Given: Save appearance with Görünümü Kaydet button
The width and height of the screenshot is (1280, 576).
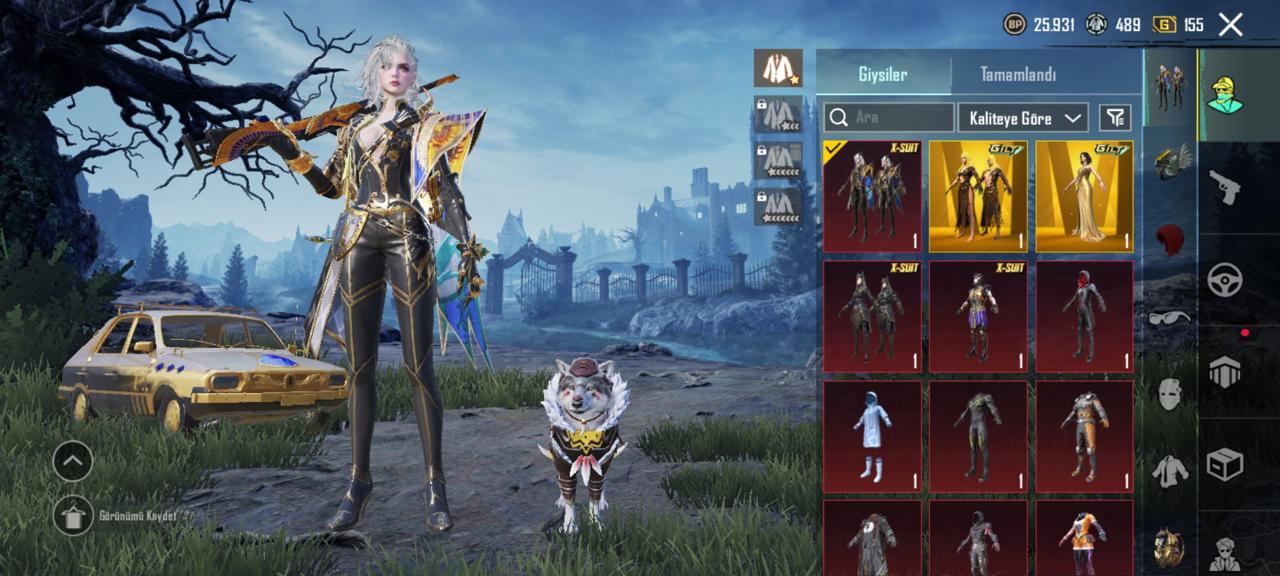Looking at the screenshot, I should point(73,516).
